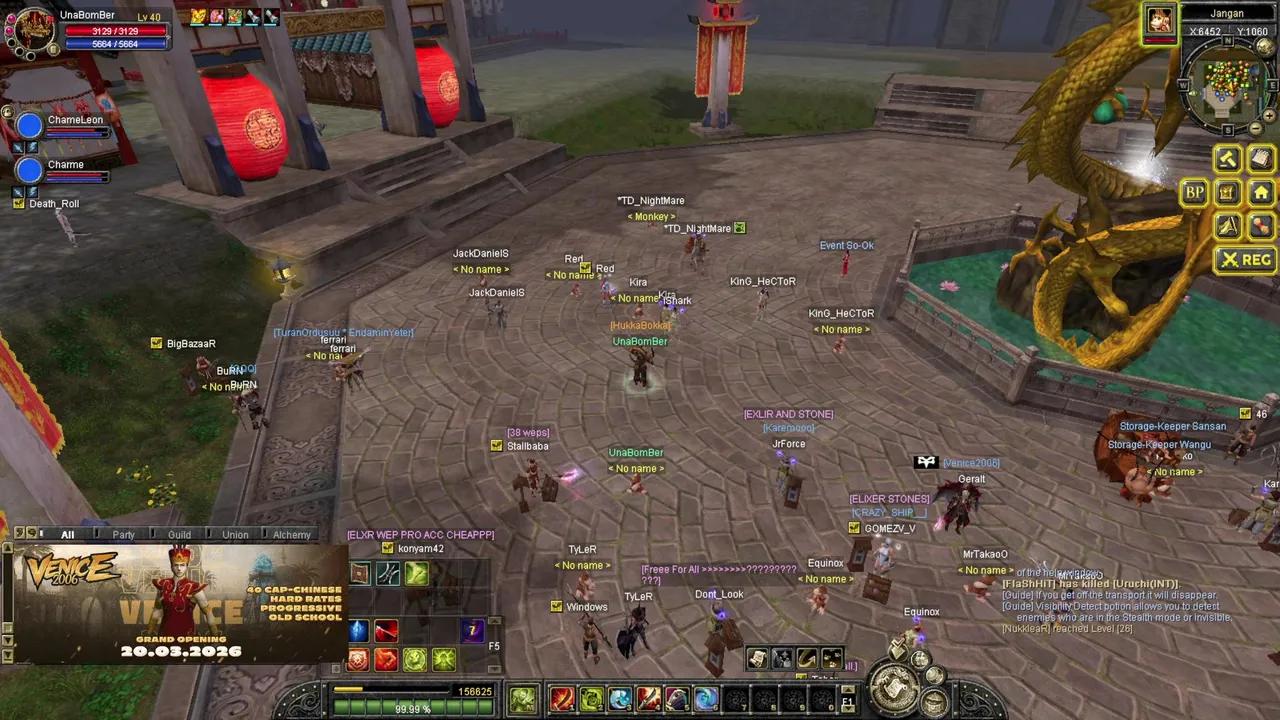Open the auction hammer icon near the minimap

coord(1227,158)
